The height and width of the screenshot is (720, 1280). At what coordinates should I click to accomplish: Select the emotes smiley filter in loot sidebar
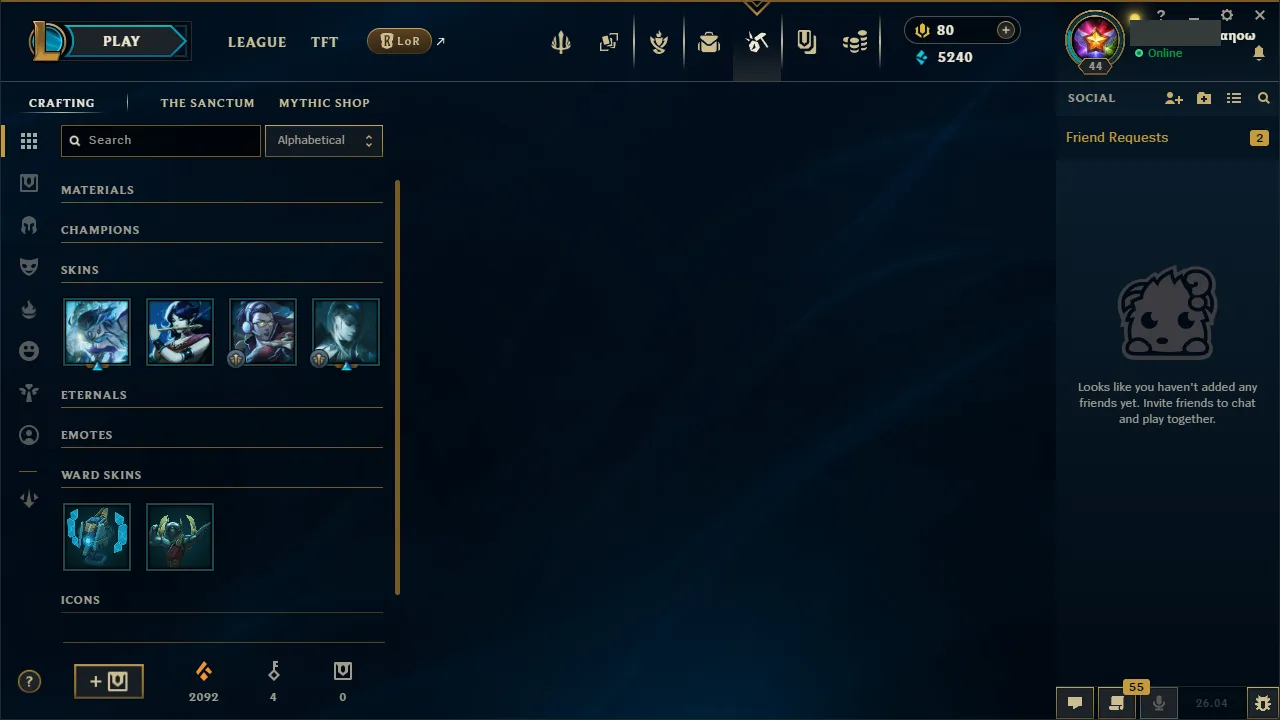coord(29,351)
